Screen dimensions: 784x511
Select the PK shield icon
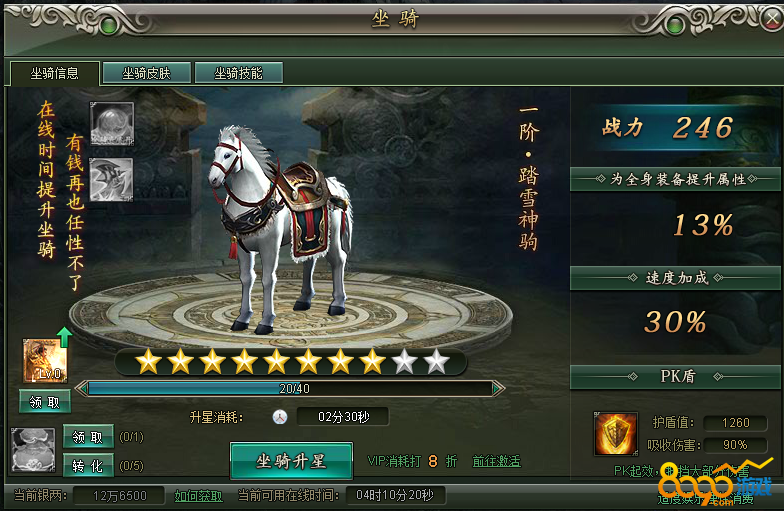(616, 434)
